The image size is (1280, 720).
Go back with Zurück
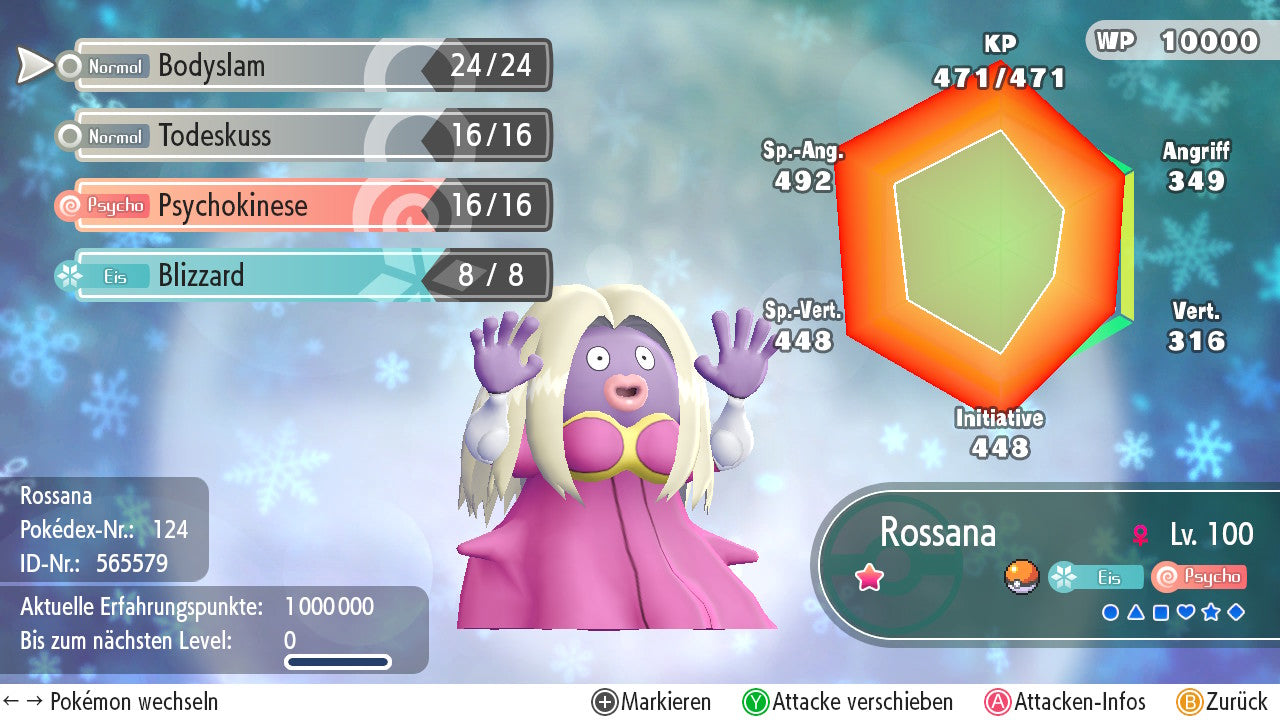(x=1221, y=702)
